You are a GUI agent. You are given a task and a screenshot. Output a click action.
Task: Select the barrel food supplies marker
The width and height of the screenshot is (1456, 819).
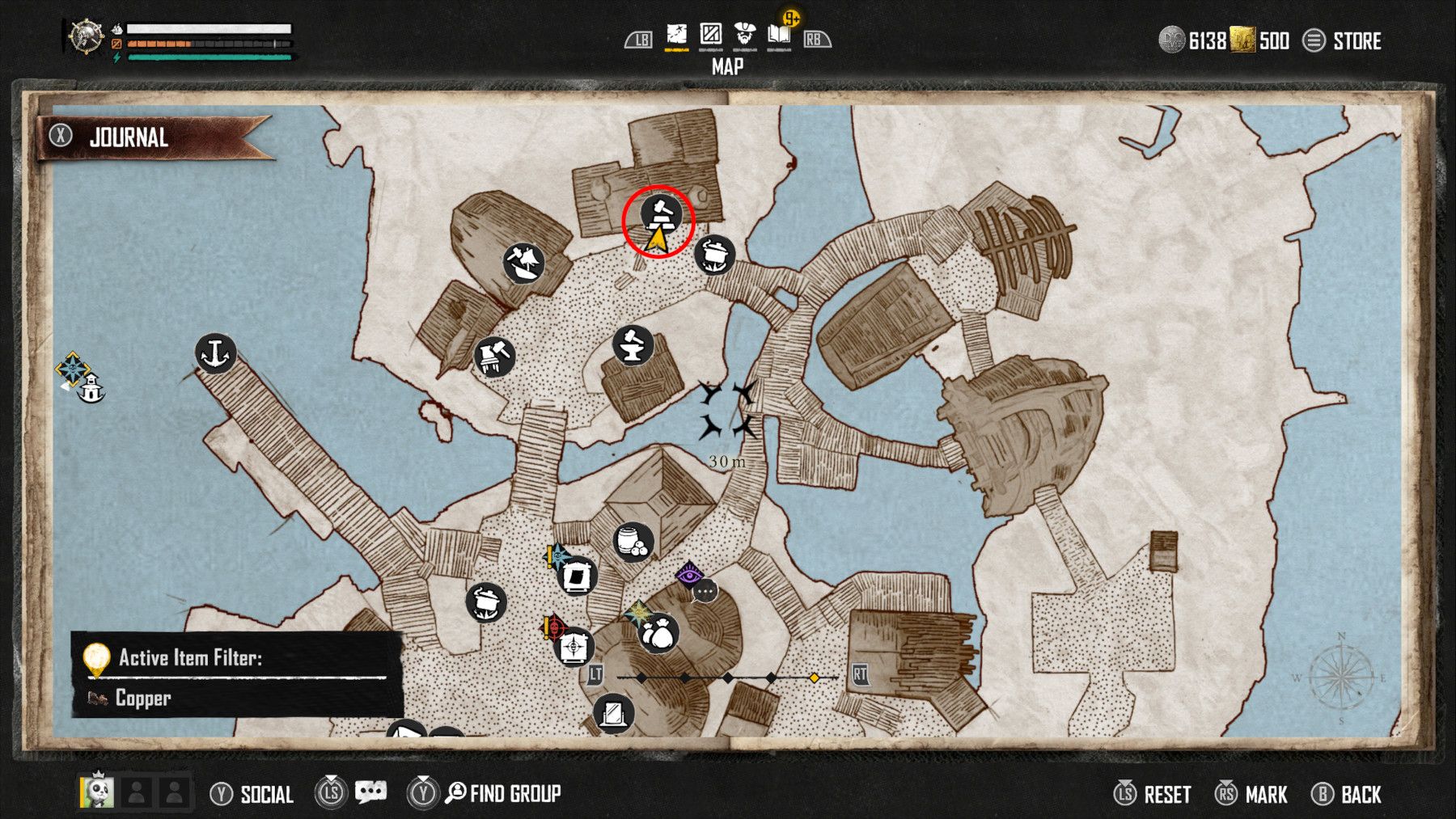coord(635,543)
